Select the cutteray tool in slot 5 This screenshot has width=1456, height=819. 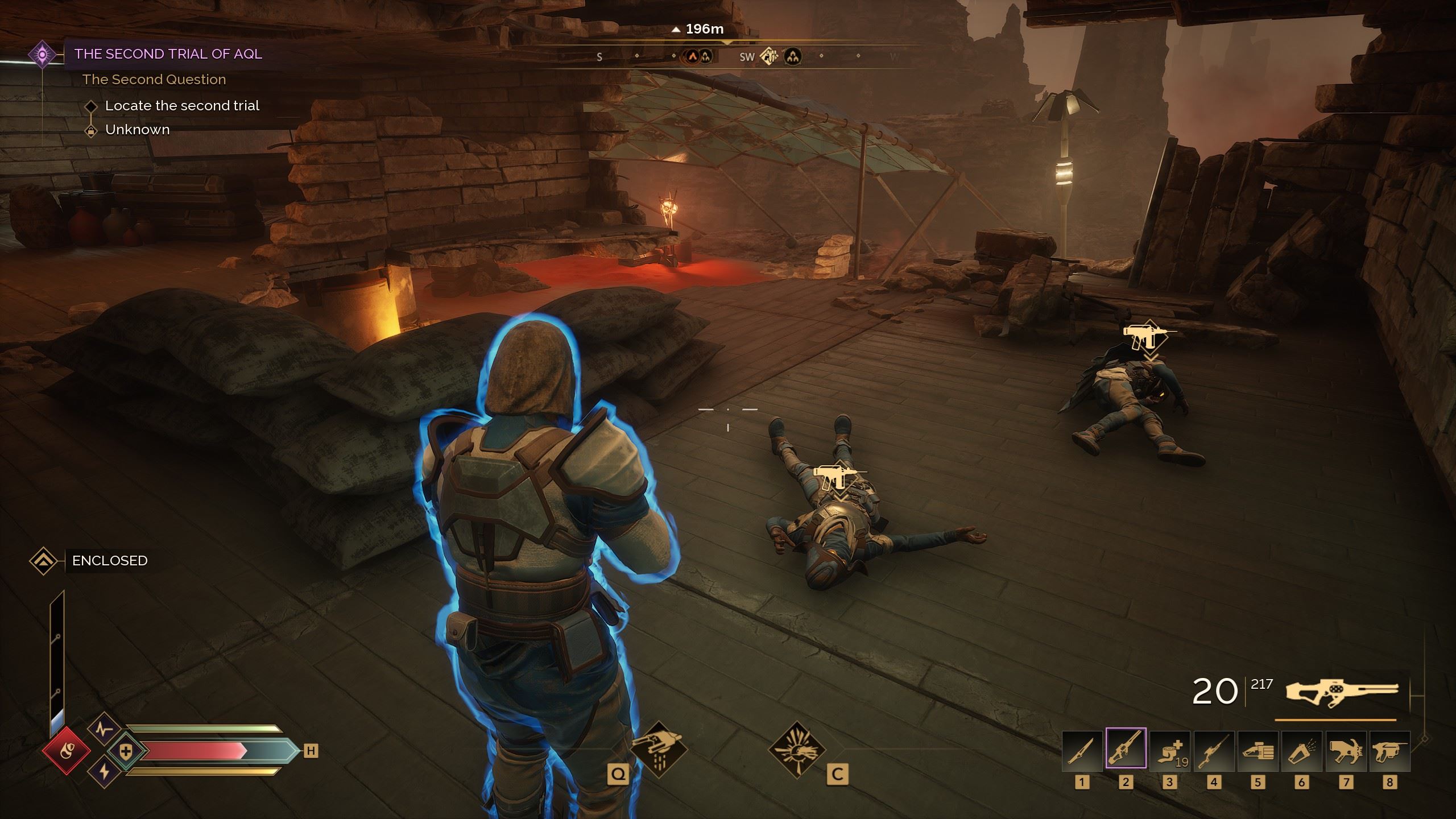tap(1258, 751)
